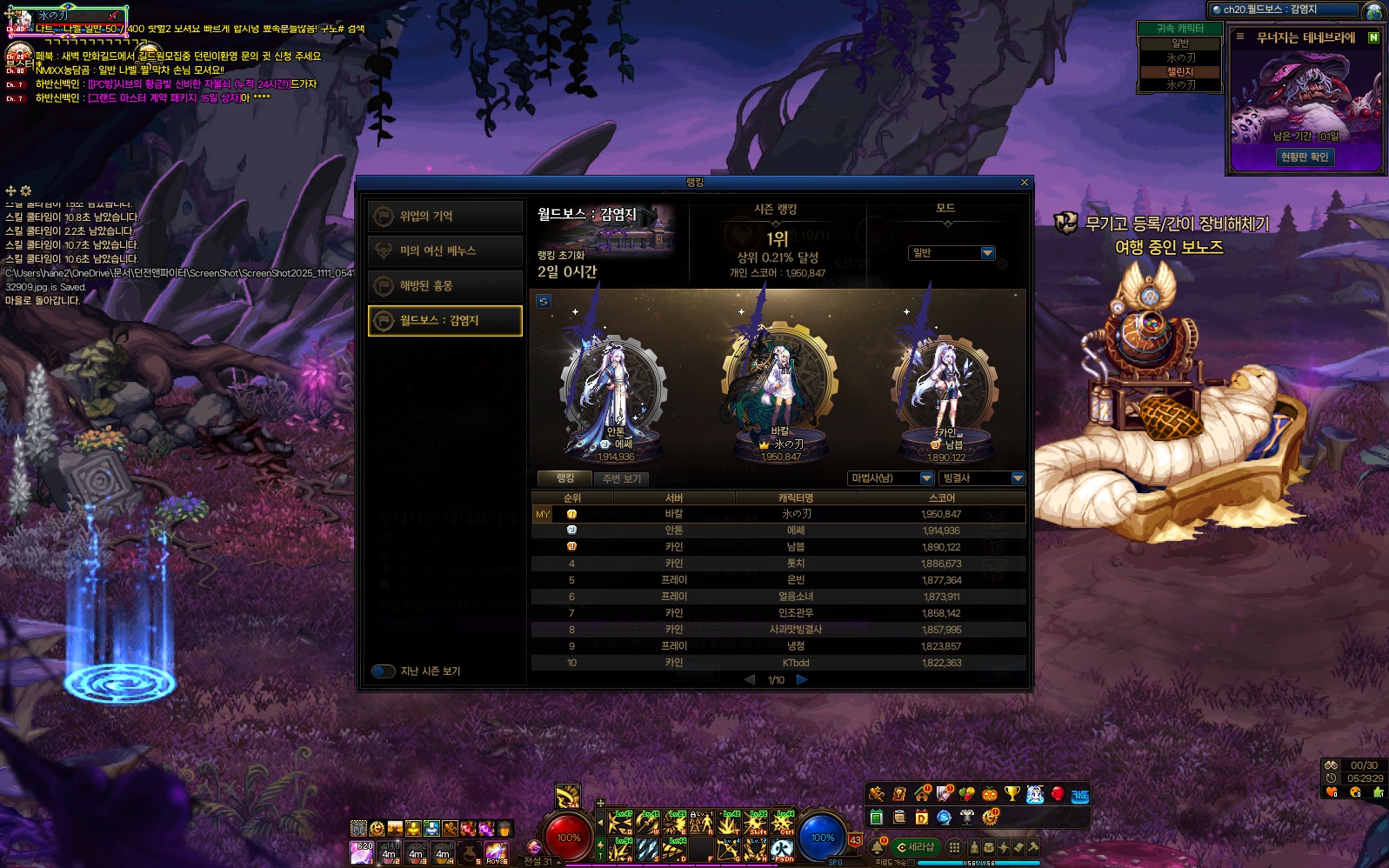This screenshot has height=868, width=1389.
Task: Open the 세라샵 shop button
Action: click(x=916, y=846)
